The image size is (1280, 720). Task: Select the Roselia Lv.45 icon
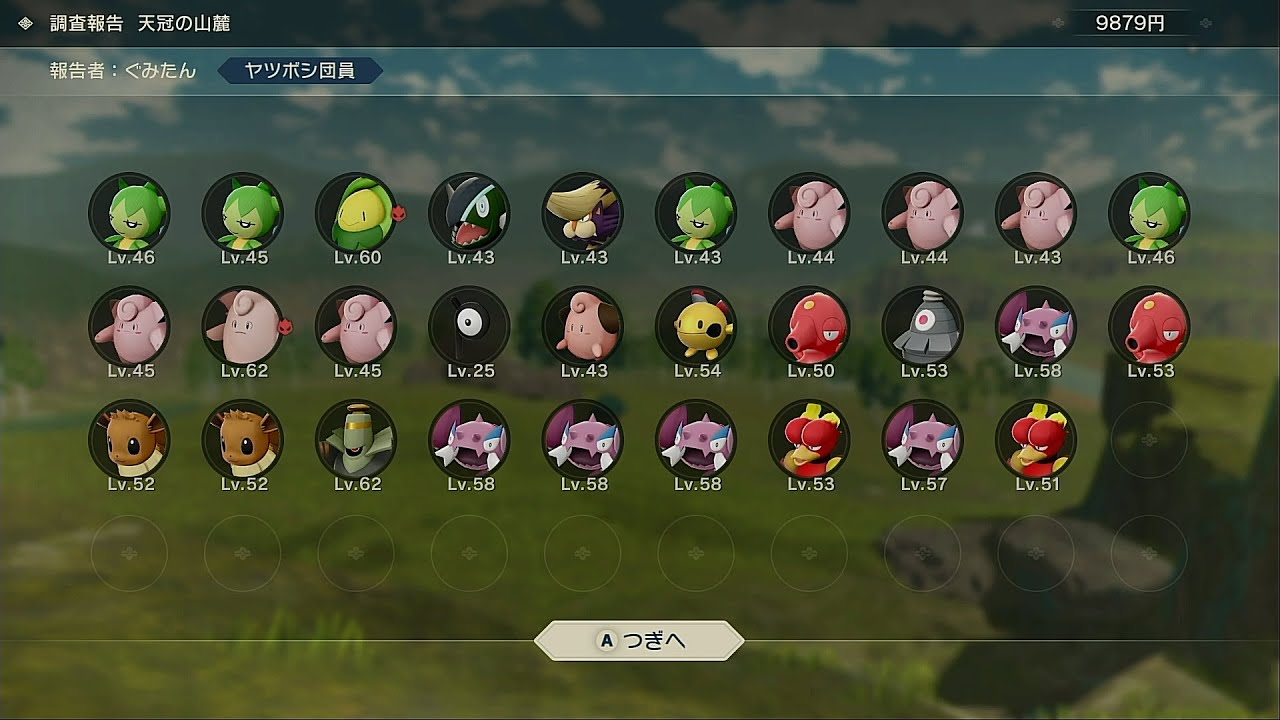pyautogui.click(x=243, y=213)
